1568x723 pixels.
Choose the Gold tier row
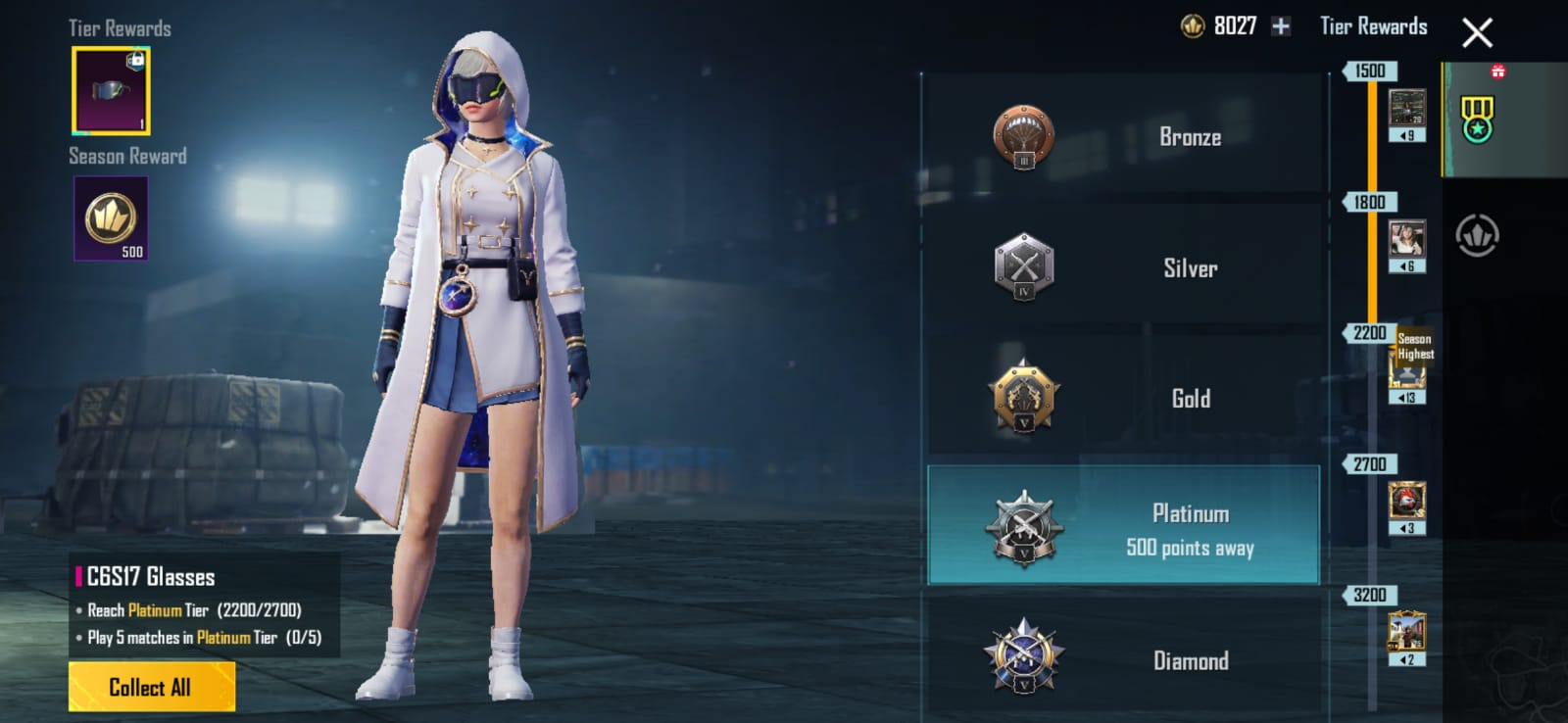(x=1123, y=398)
